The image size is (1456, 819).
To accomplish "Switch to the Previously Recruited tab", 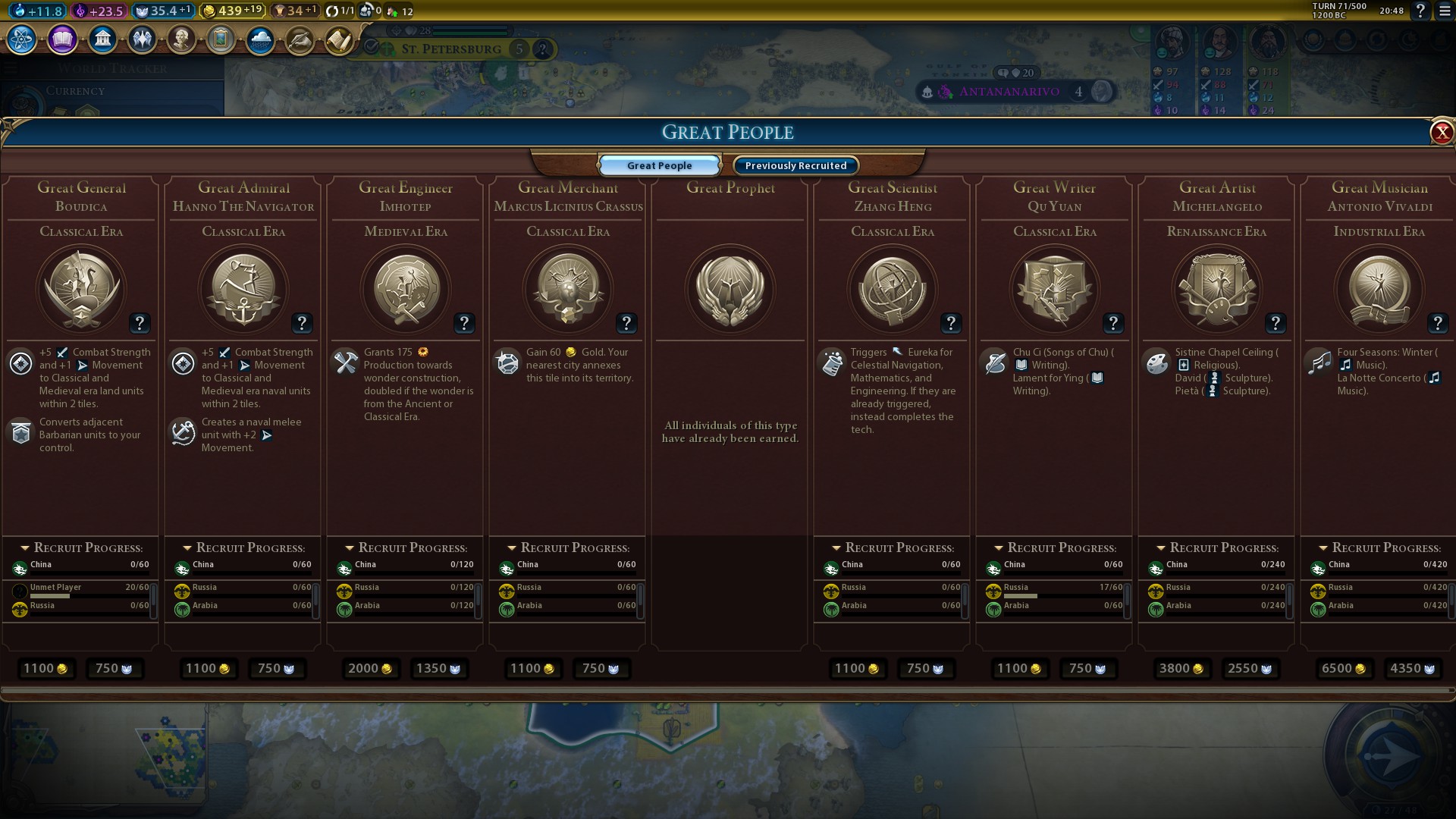I will [795, 165].
